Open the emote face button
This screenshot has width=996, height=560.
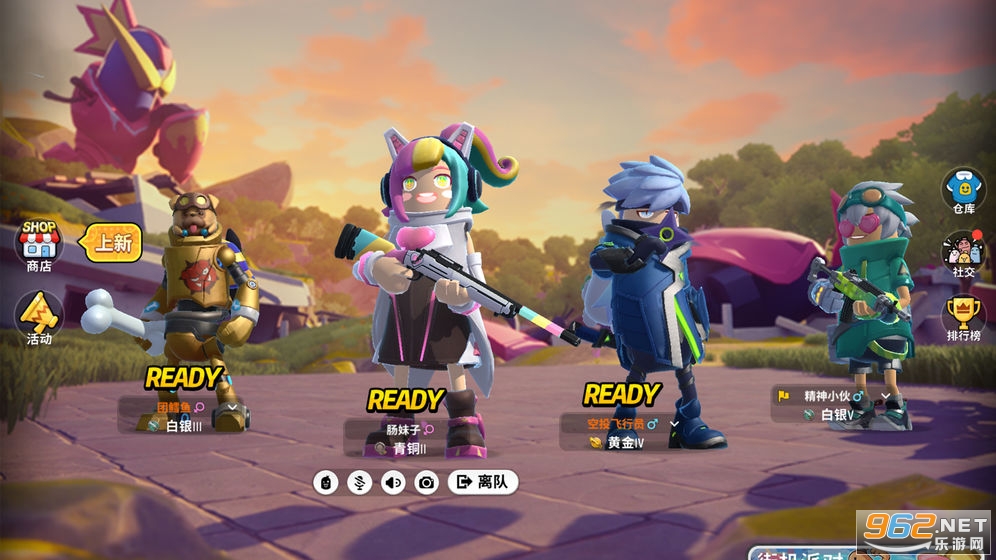point(325,482)
